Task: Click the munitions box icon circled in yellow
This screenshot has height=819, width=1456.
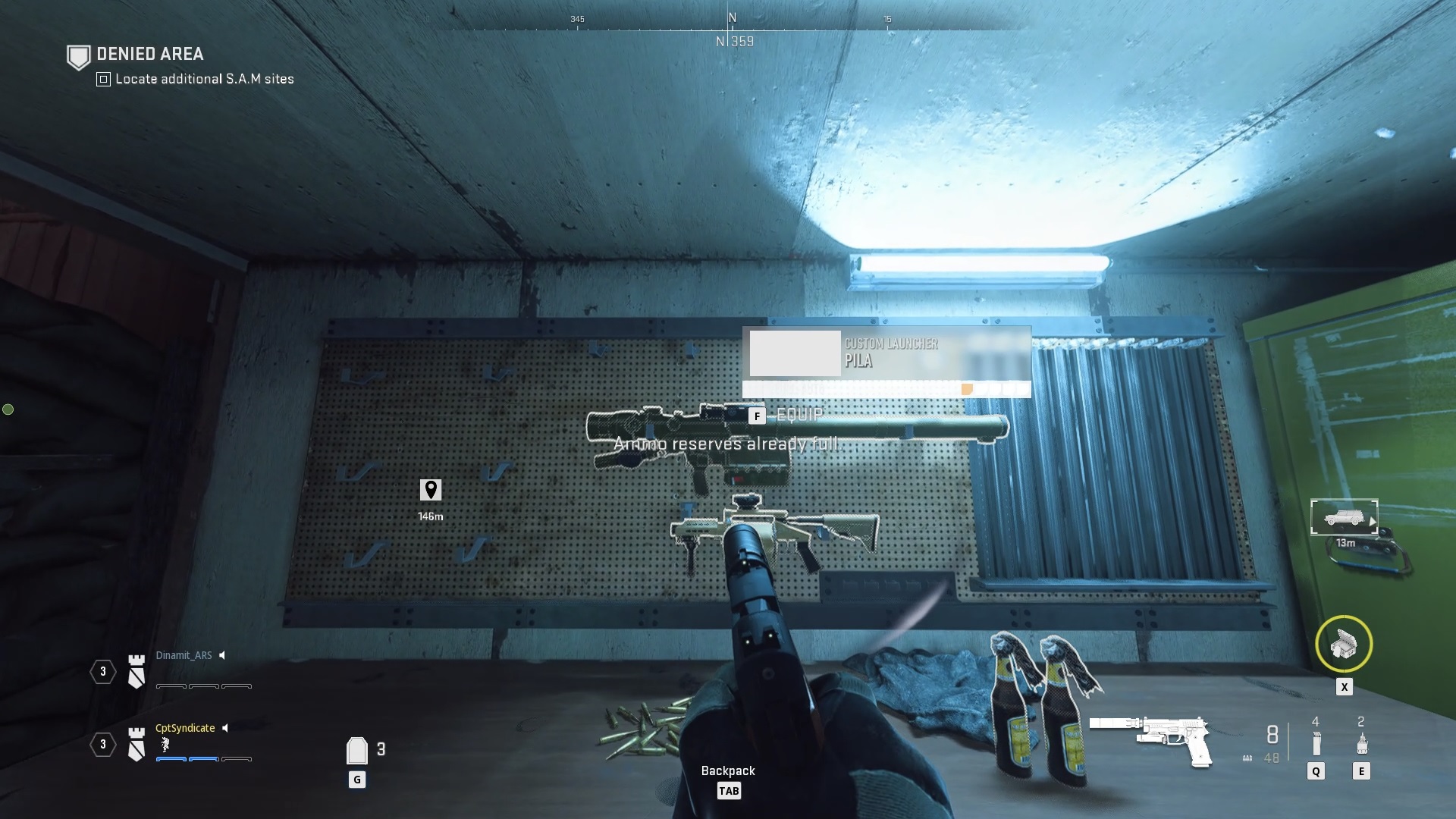Action: [x=1345, y=644]
